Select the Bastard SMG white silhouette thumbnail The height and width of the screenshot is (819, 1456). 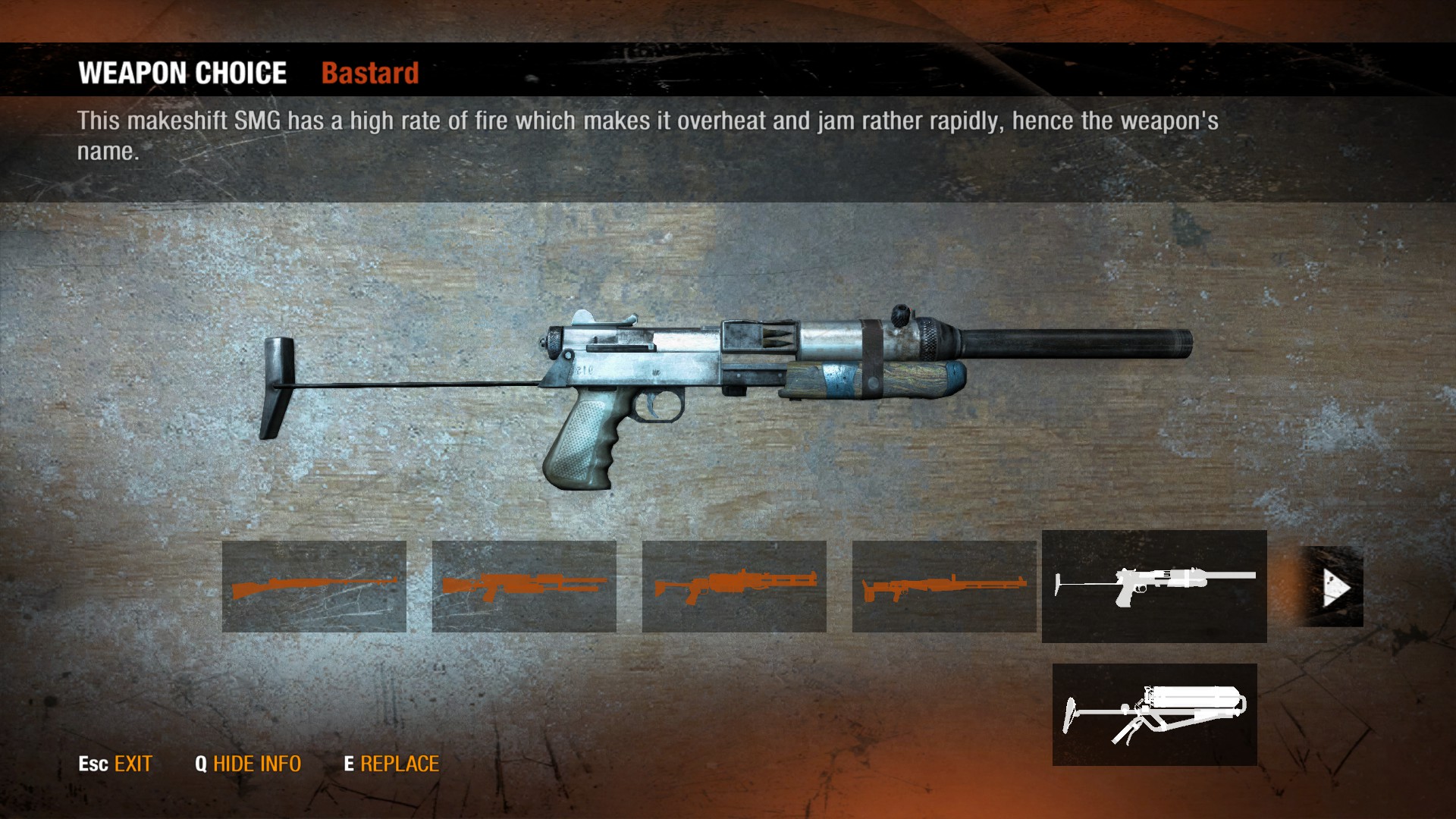click(1153, 586)
